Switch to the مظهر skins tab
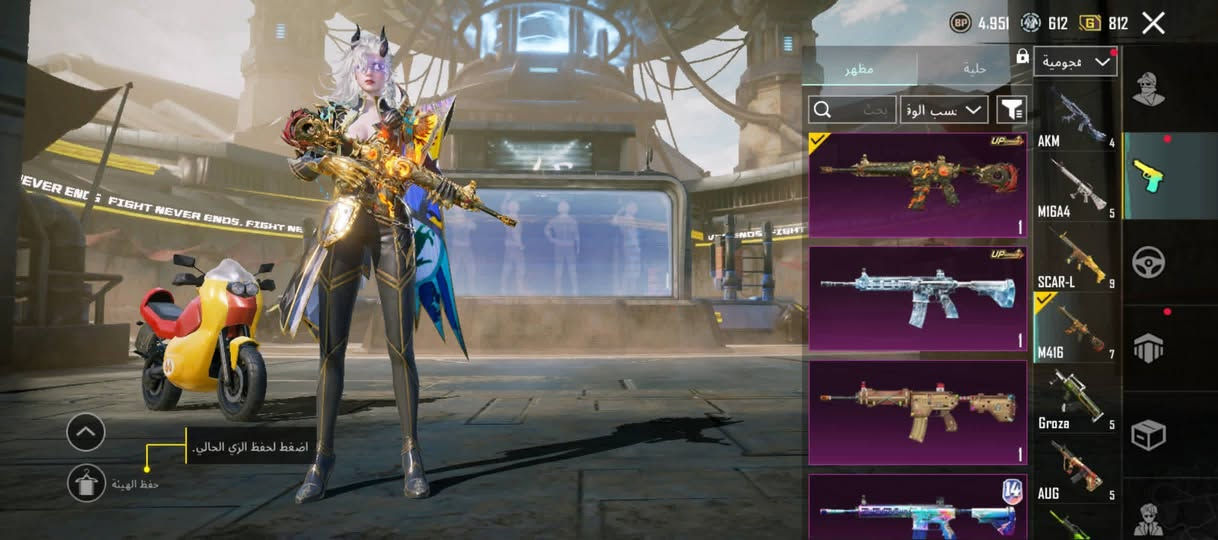The width and height of the screenshot is (1218, 540). (860, 68)
